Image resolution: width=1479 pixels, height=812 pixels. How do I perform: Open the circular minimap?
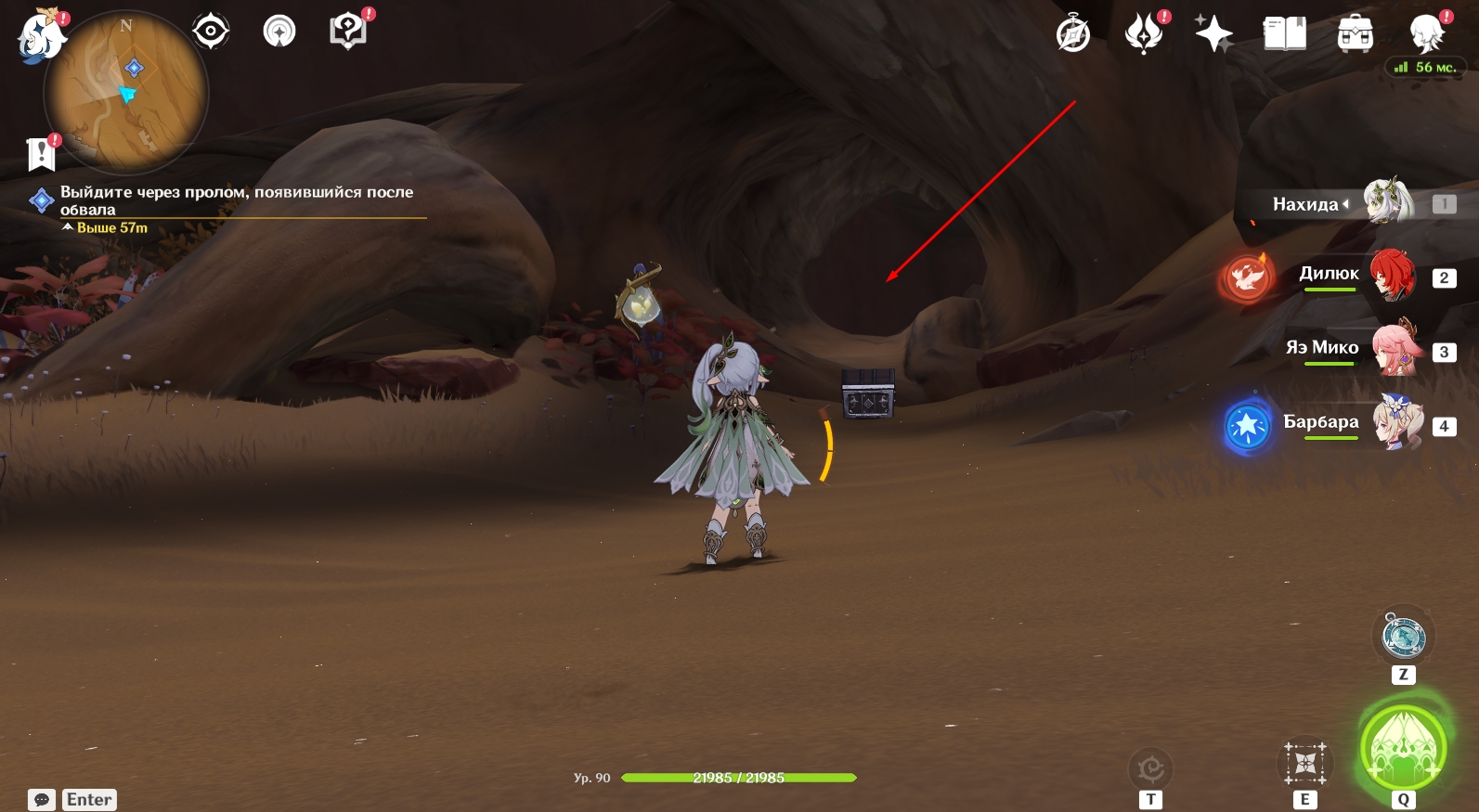click(126, 93)
